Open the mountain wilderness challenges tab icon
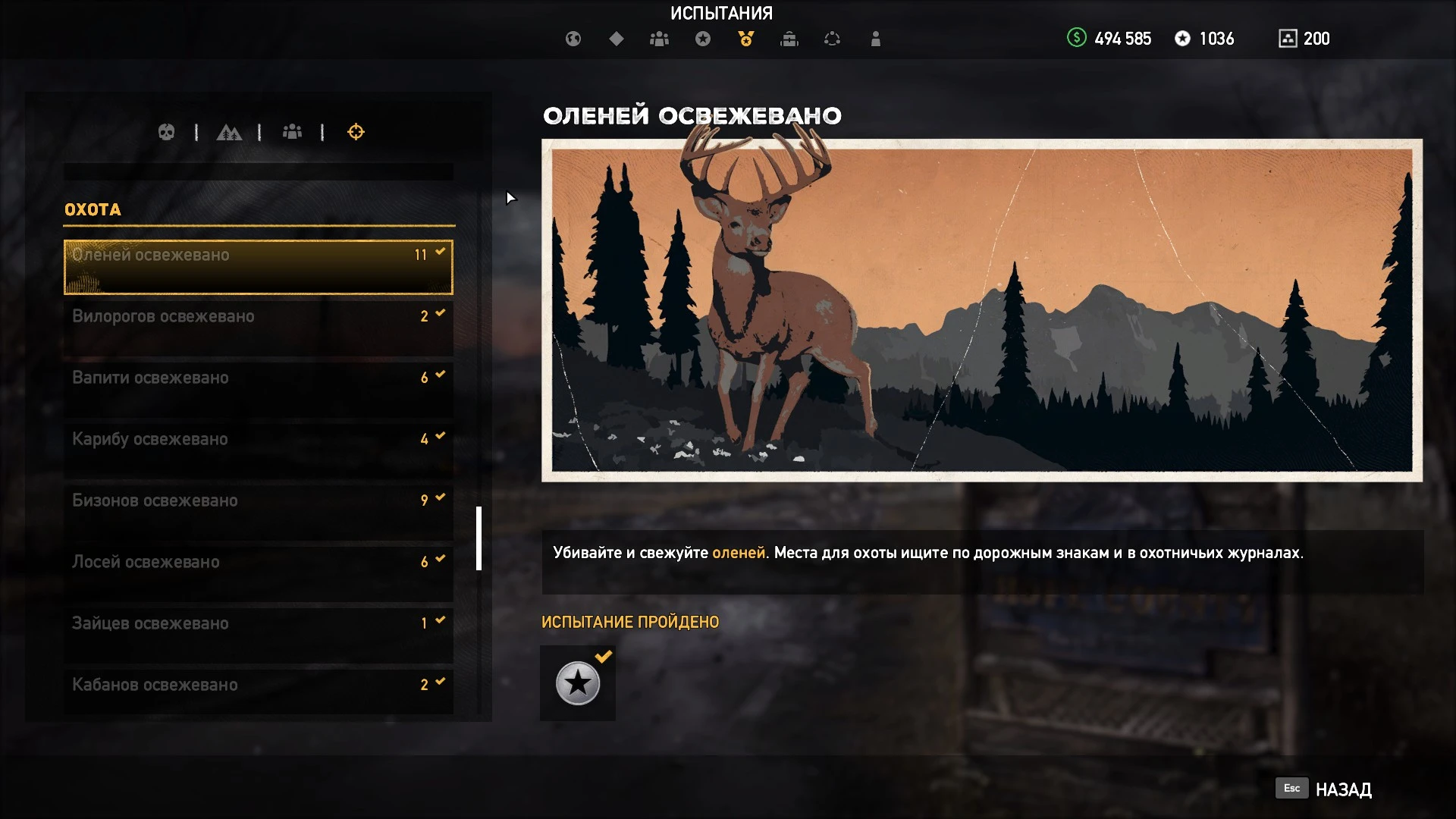 (x=231, y=132)
